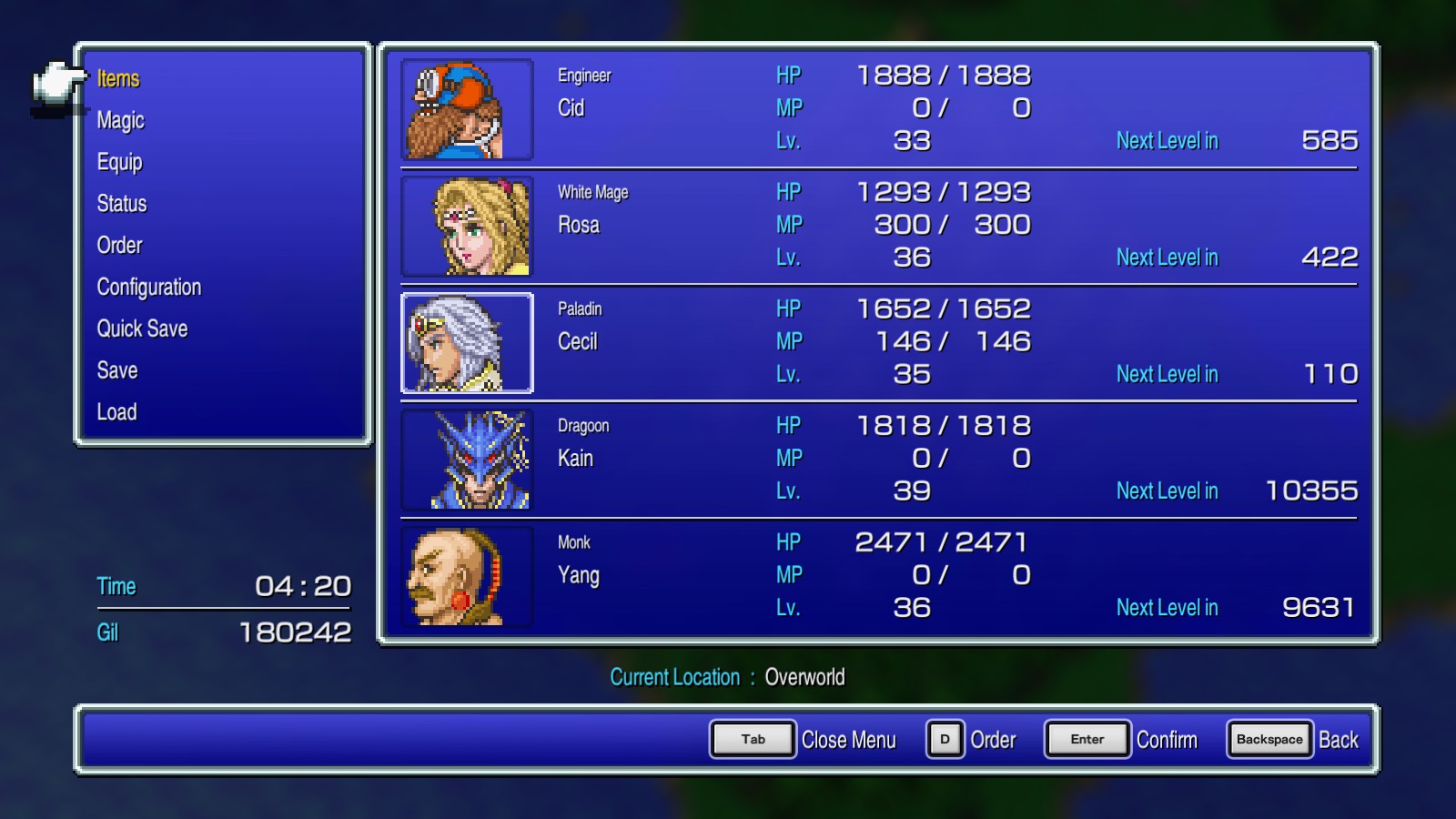The height and width of the screenshot is (819, 1456).
Task: Click the Backspace key button to go back
Action: 1269,740
